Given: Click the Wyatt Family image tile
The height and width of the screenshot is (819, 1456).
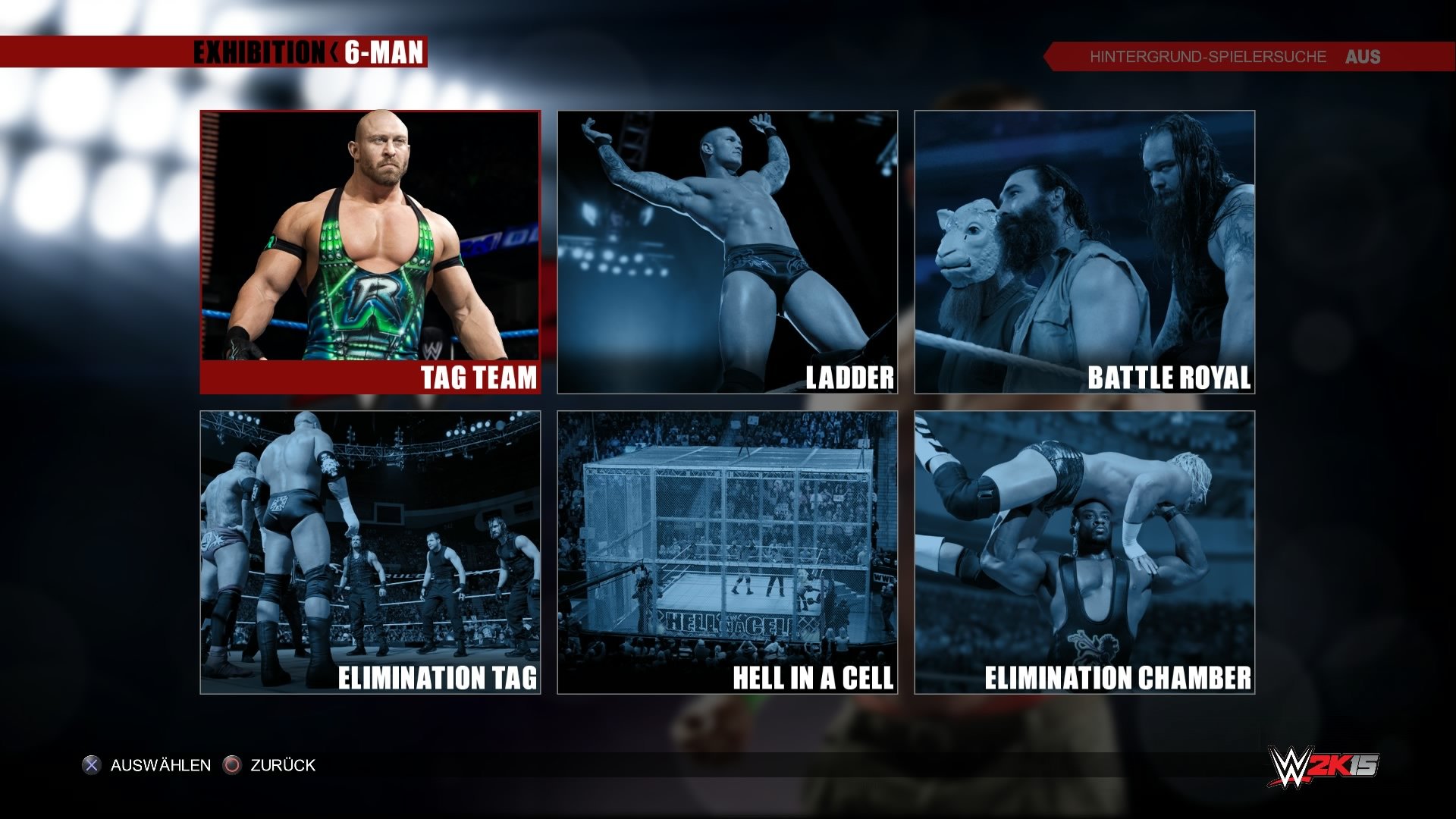Looking at the screenshot, I should [1084, 235].
